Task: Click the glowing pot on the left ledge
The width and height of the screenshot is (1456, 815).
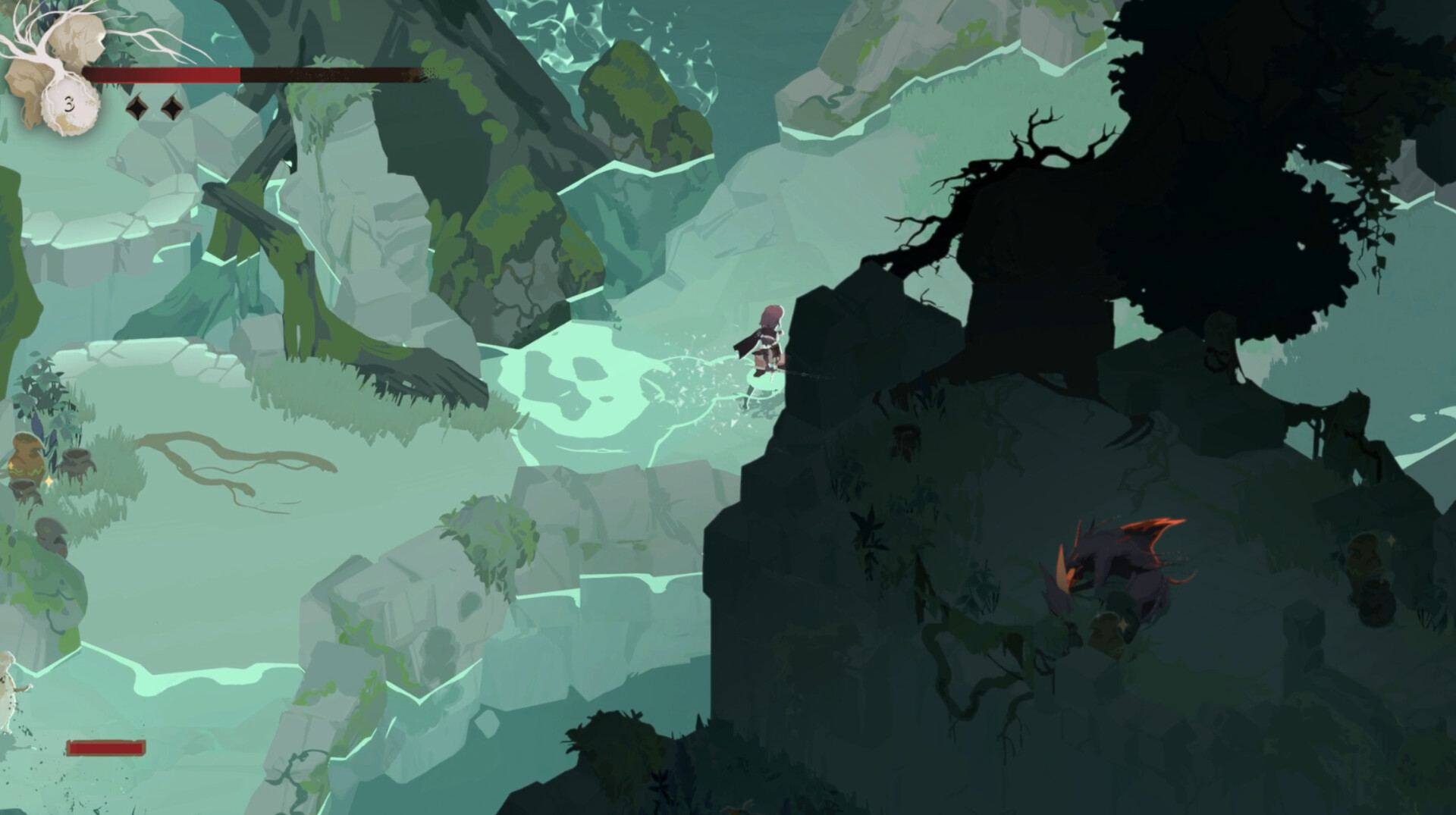Action: point(27,455)
